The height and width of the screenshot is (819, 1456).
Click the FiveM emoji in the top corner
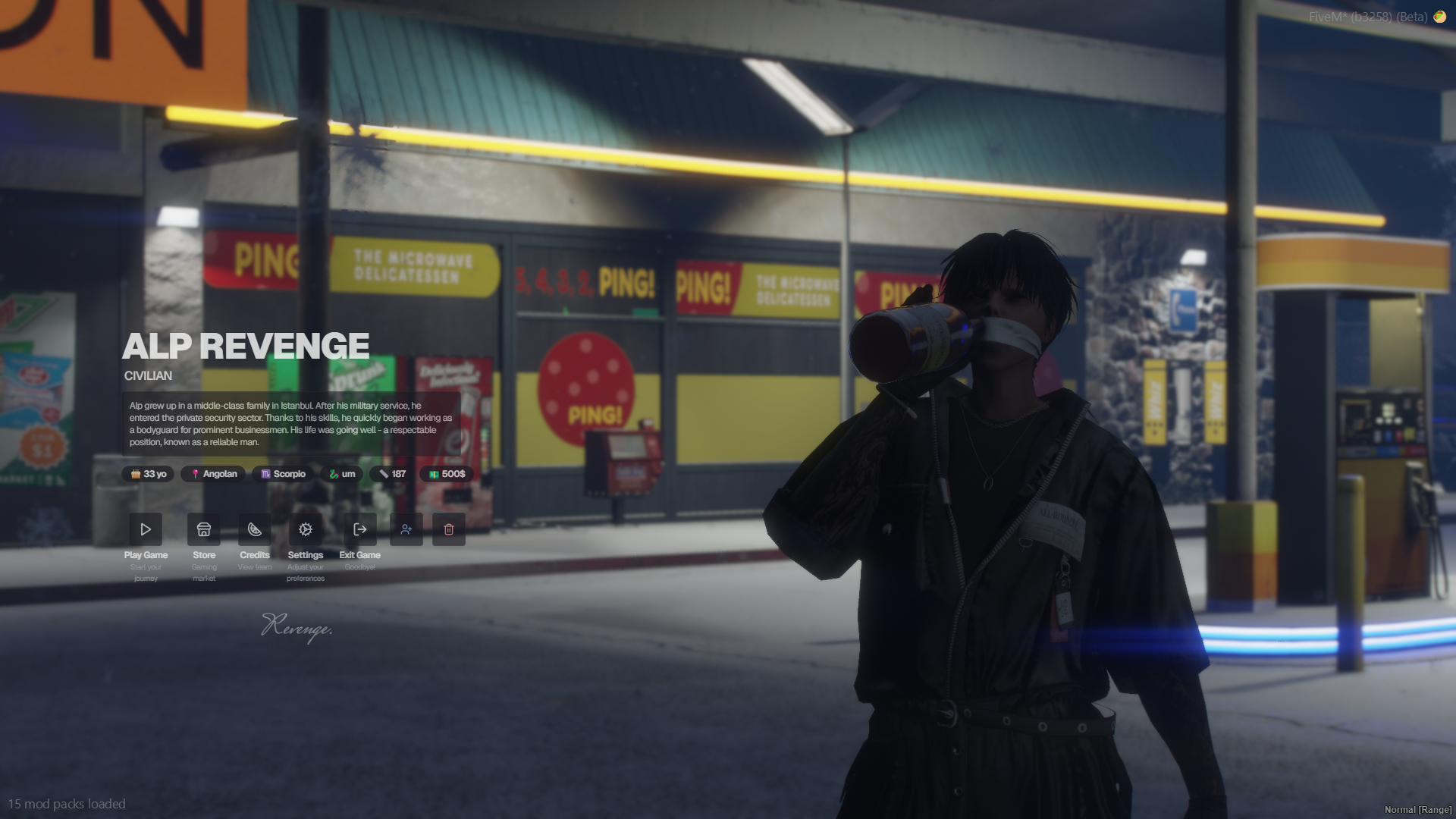pos(1440,17)
